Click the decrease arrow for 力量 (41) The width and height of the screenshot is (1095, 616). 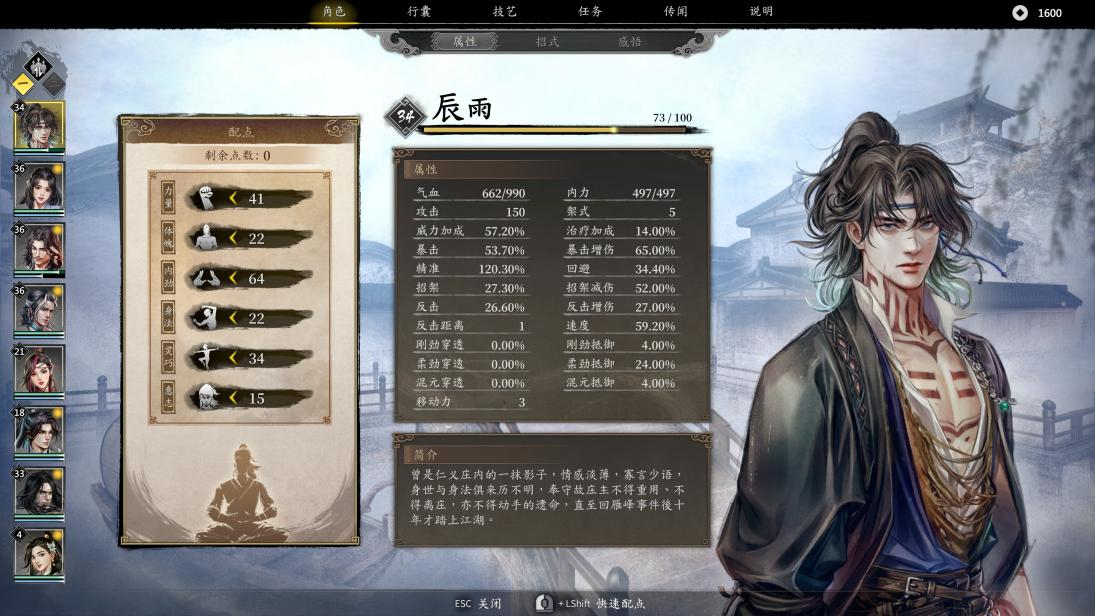pos(234,198)
